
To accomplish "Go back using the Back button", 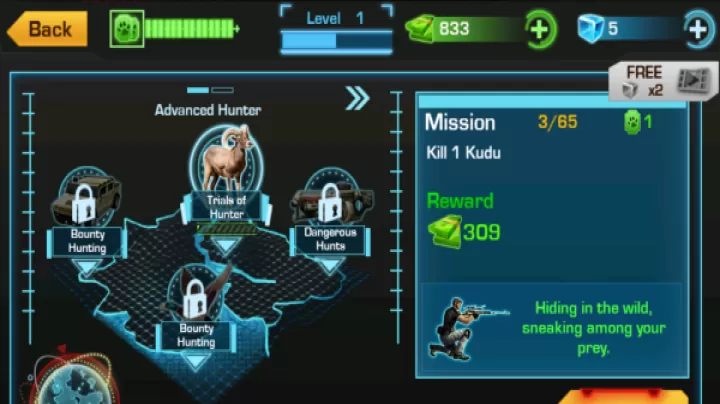I will point(47,29).
